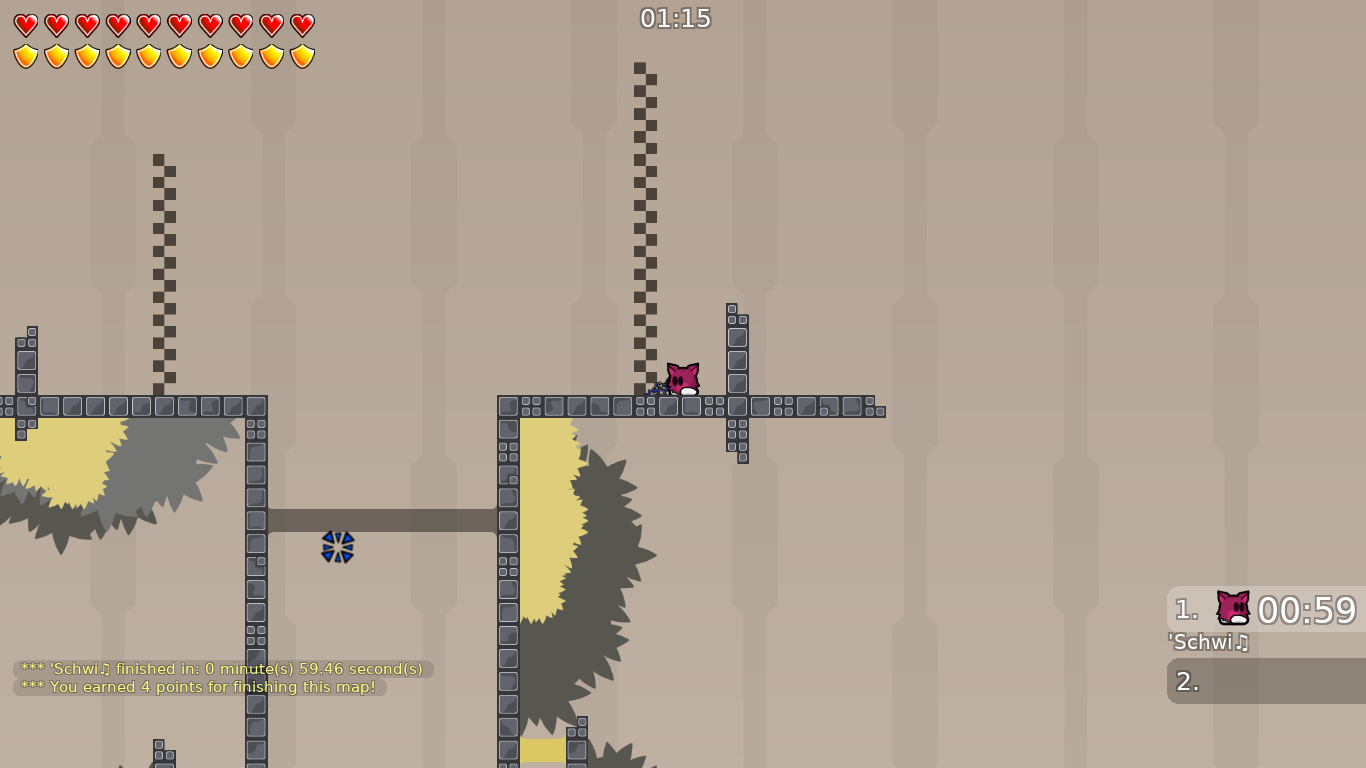Click the top block of the checkered ladder column
This screenshot has width=1366, height=768.
(641, 68)
